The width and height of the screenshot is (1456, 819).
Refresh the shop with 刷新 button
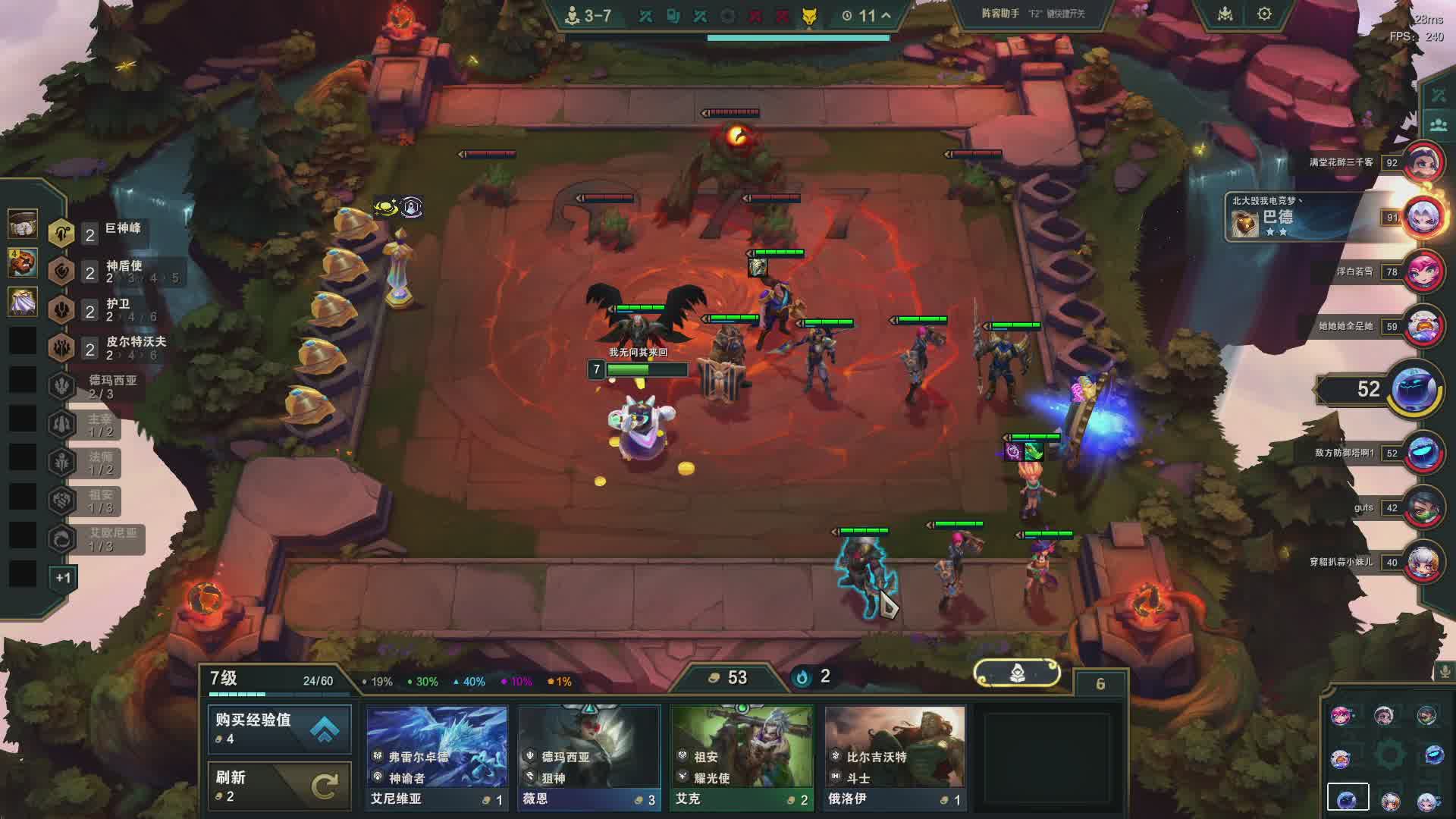[279, 786]
